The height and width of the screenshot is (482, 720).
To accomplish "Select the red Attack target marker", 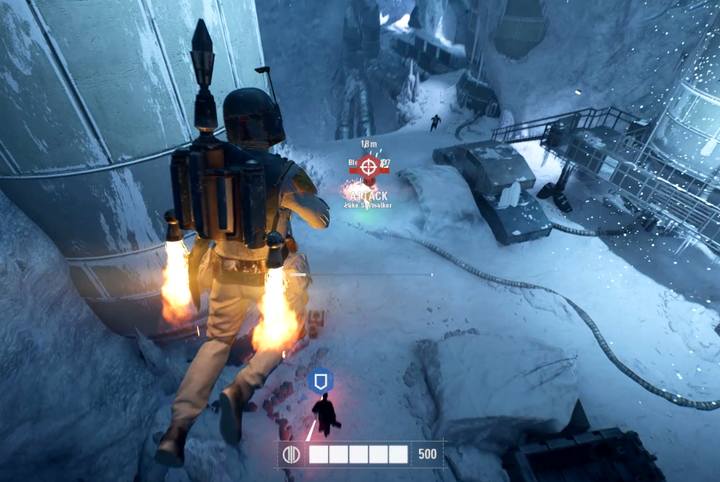I will click(369, 166).
